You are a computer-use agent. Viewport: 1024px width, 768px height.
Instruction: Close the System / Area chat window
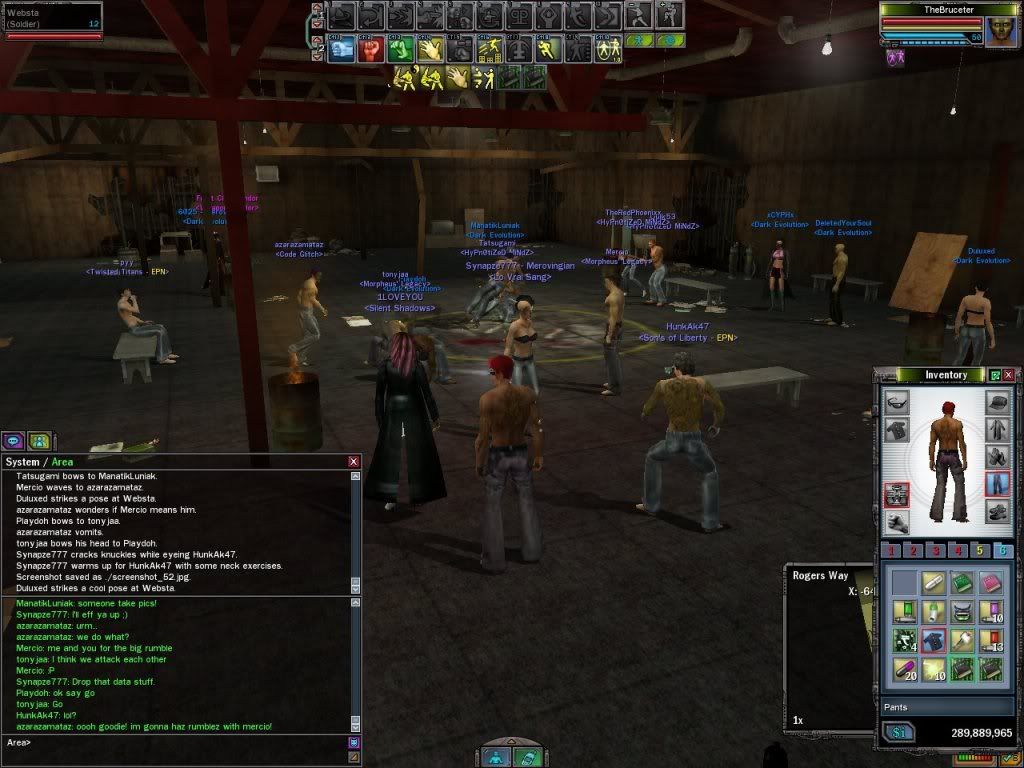[353, 461]
